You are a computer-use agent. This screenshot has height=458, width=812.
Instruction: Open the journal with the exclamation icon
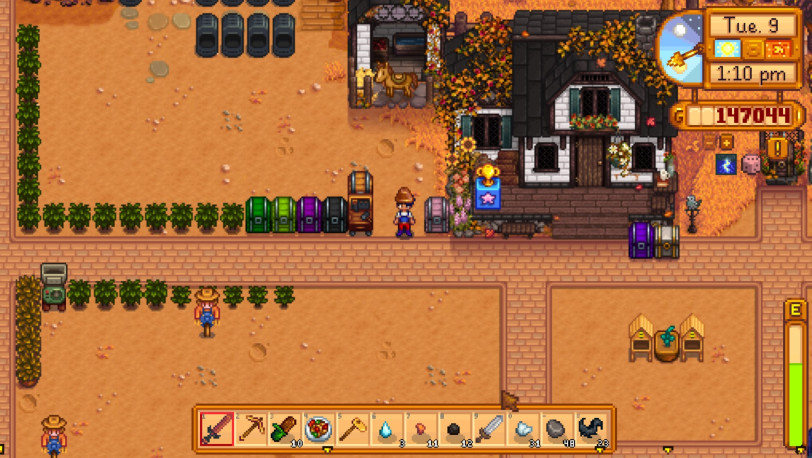(777, 149)
